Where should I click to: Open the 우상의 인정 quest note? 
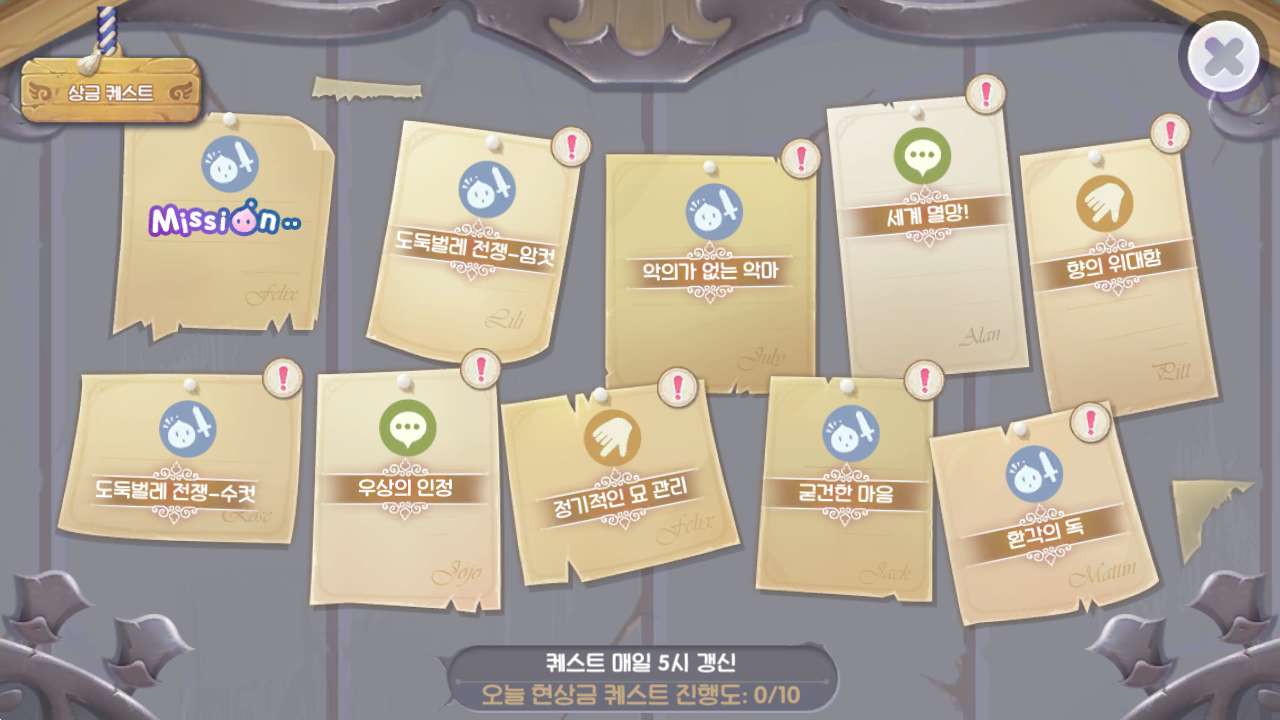point(406,487)
